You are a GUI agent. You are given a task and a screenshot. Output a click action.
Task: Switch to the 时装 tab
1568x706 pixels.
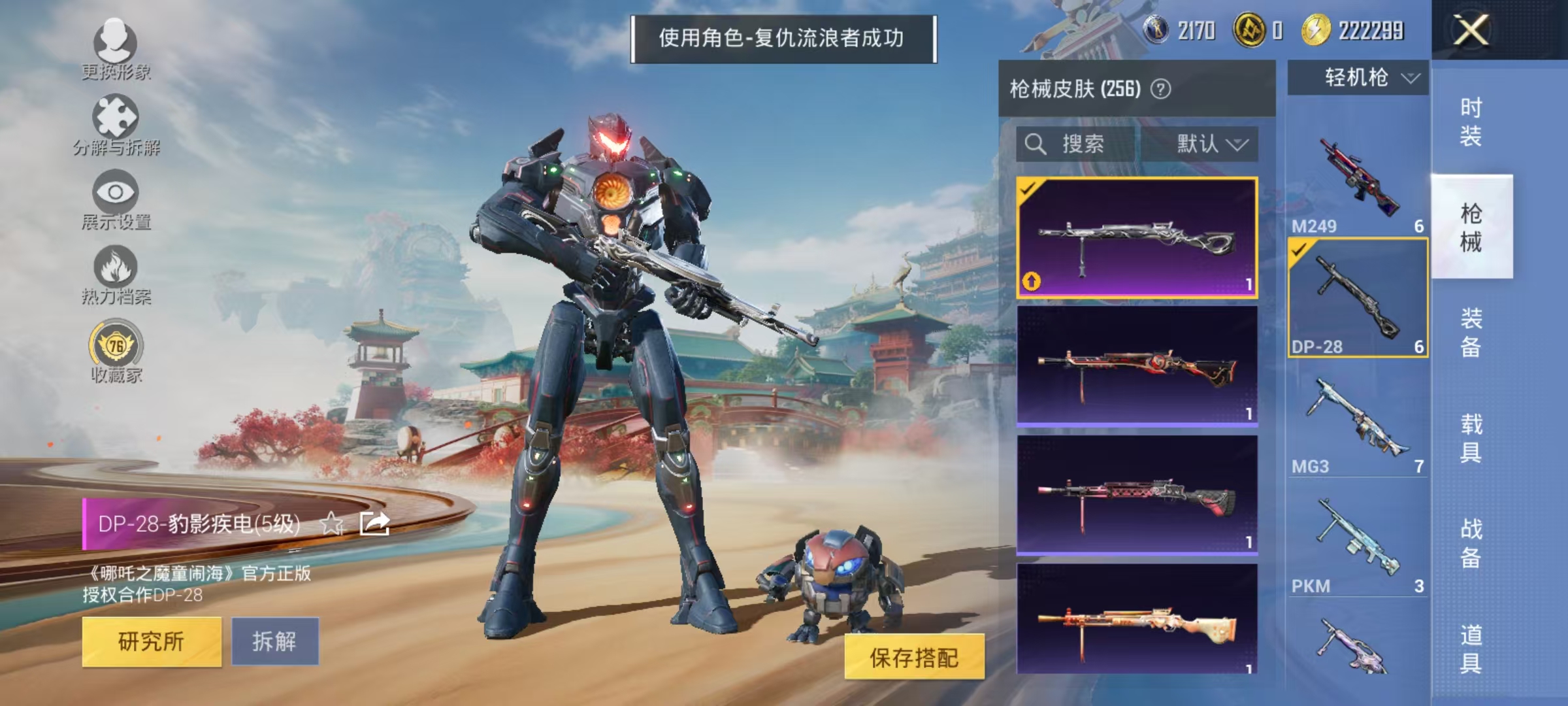pos(1472,121)
